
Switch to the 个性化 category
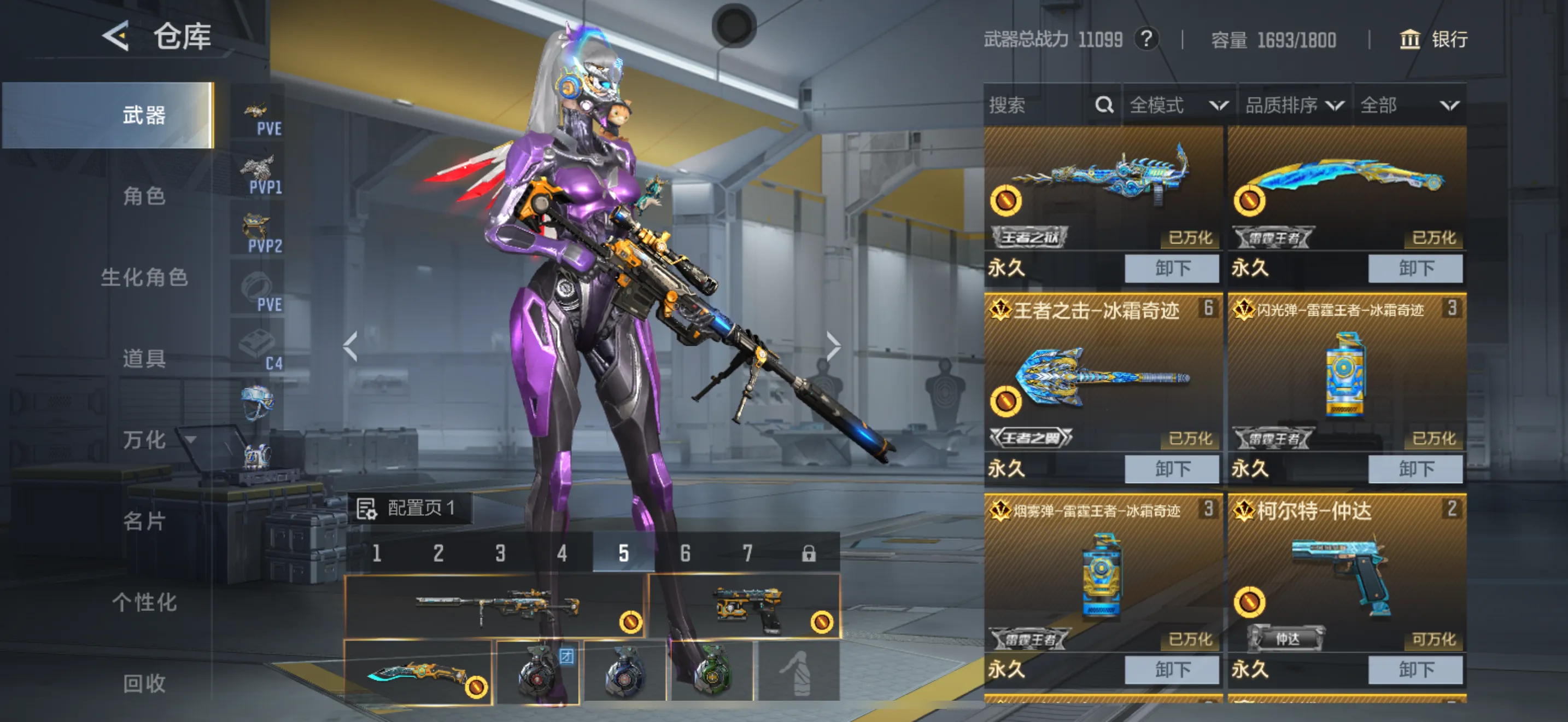coord(144,602)
